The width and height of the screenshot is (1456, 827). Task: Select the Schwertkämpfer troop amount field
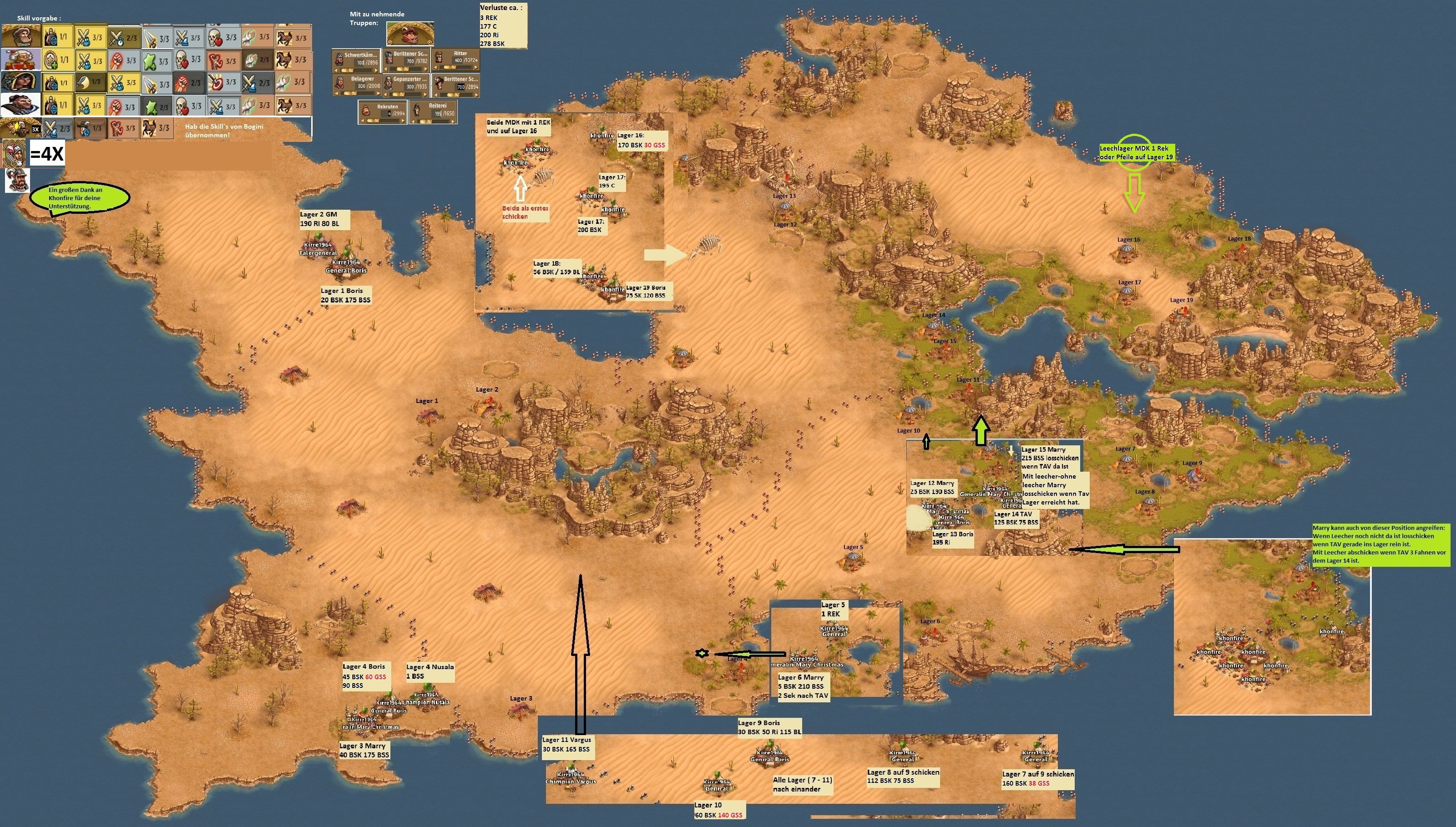tap(359, 62)
